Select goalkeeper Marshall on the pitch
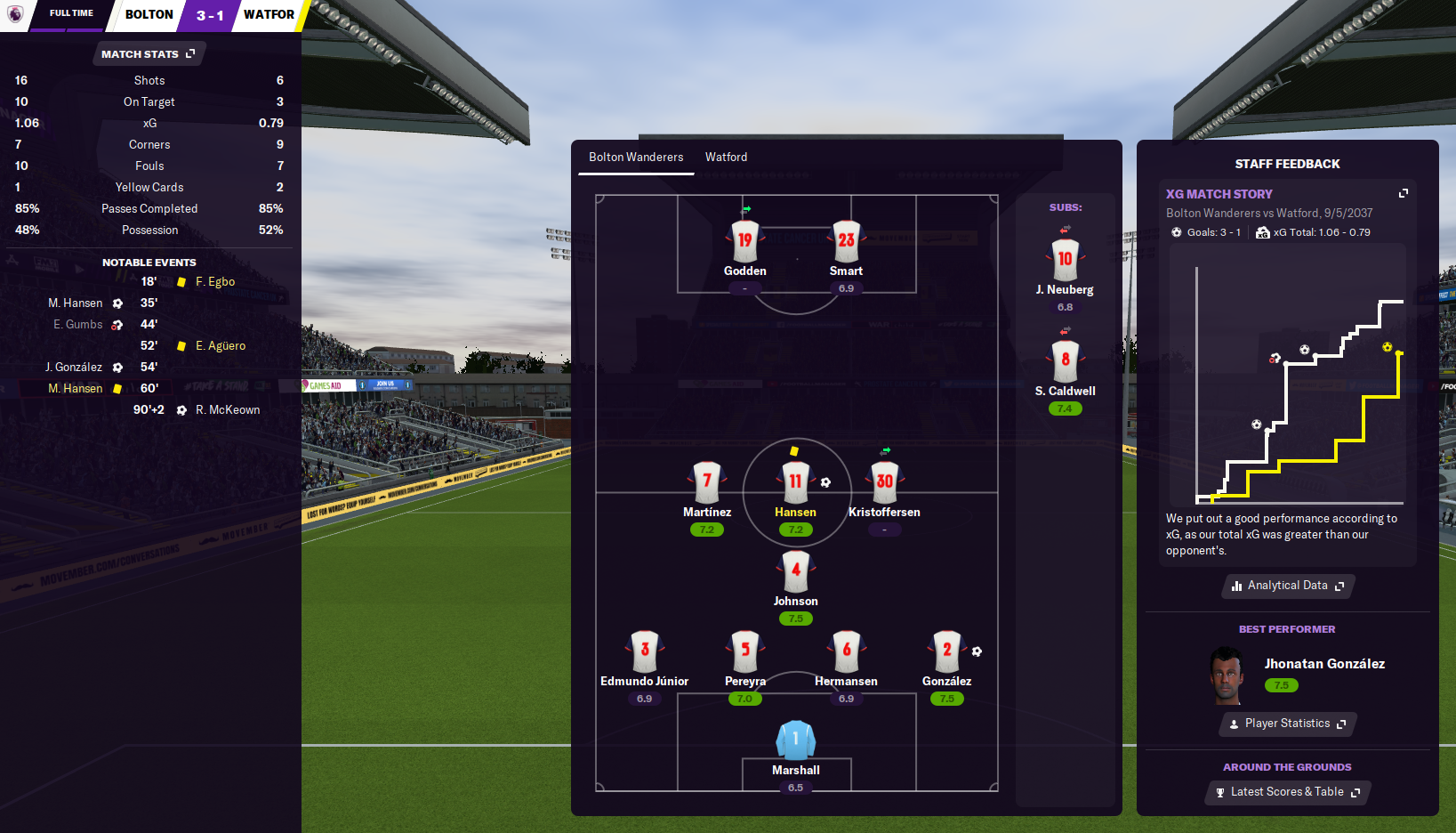Viewport: 1456px width, 833px height. pyautogui.click(x=795, y=741)
